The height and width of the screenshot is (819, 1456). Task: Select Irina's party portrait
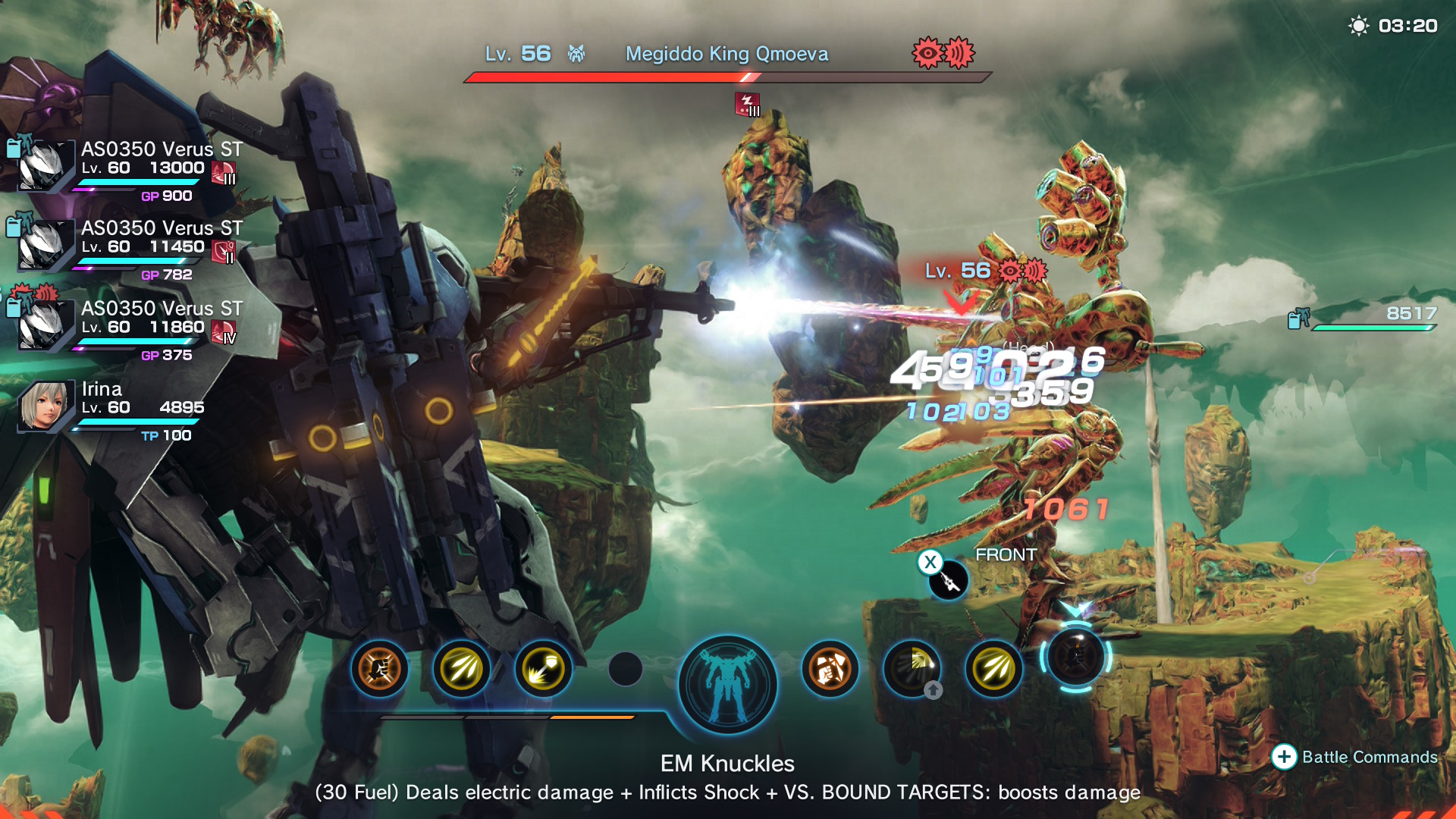click(45, 406)
